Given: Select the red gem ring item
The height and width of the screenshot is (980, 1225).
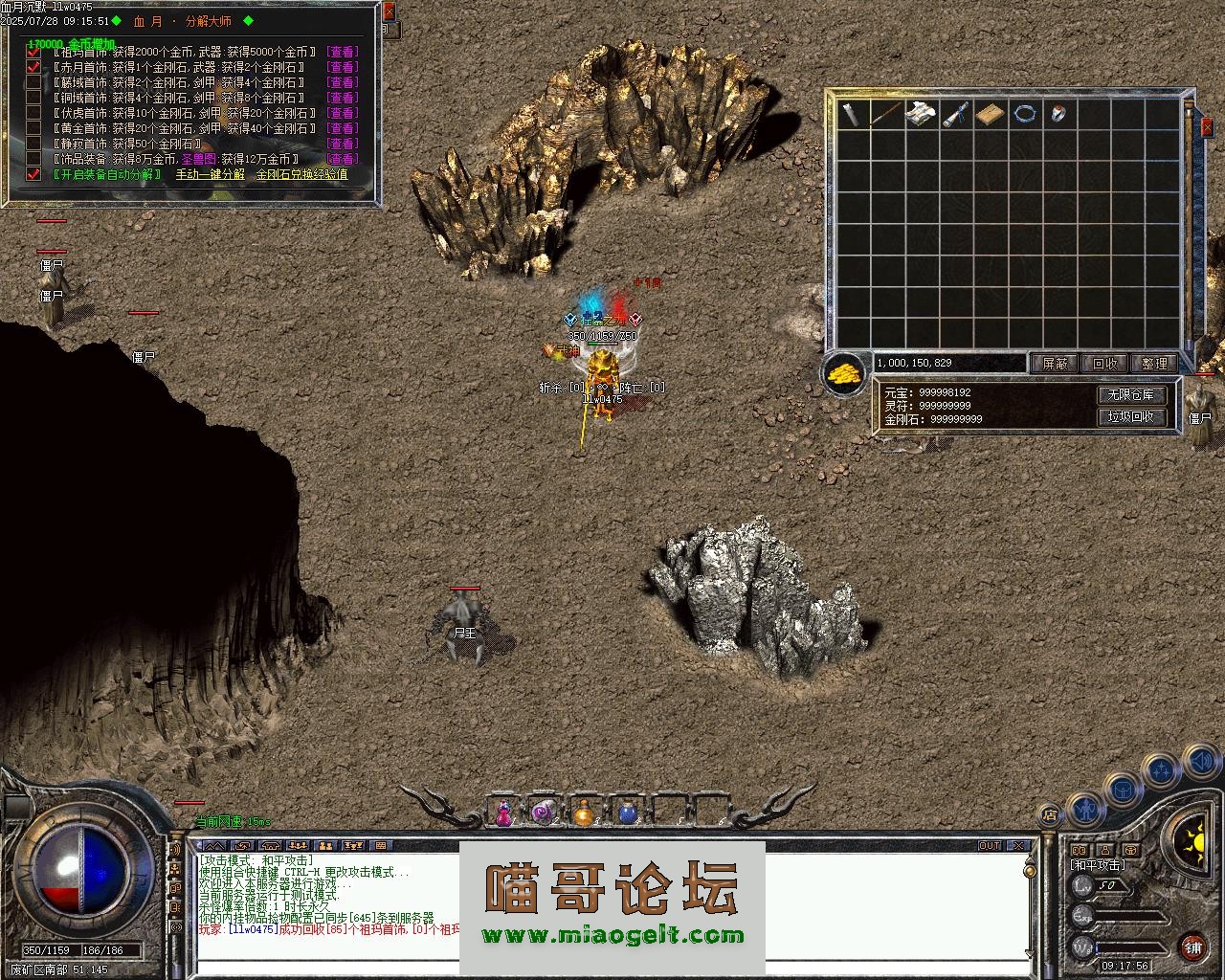Looking at the screenshot, I should (x=1058, y=114).
